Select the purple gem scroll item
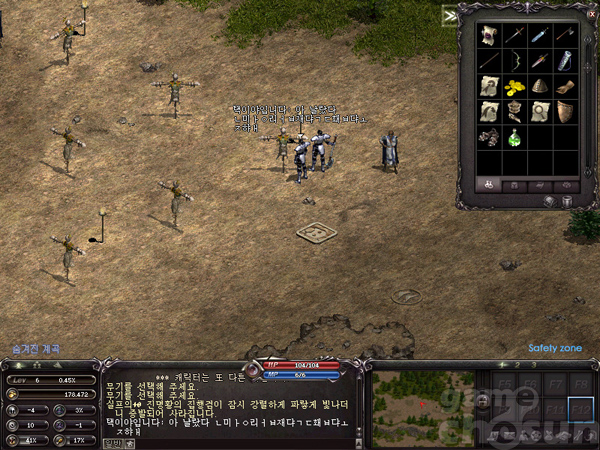Viewport: 600px width, 450px height. point(489,35)
